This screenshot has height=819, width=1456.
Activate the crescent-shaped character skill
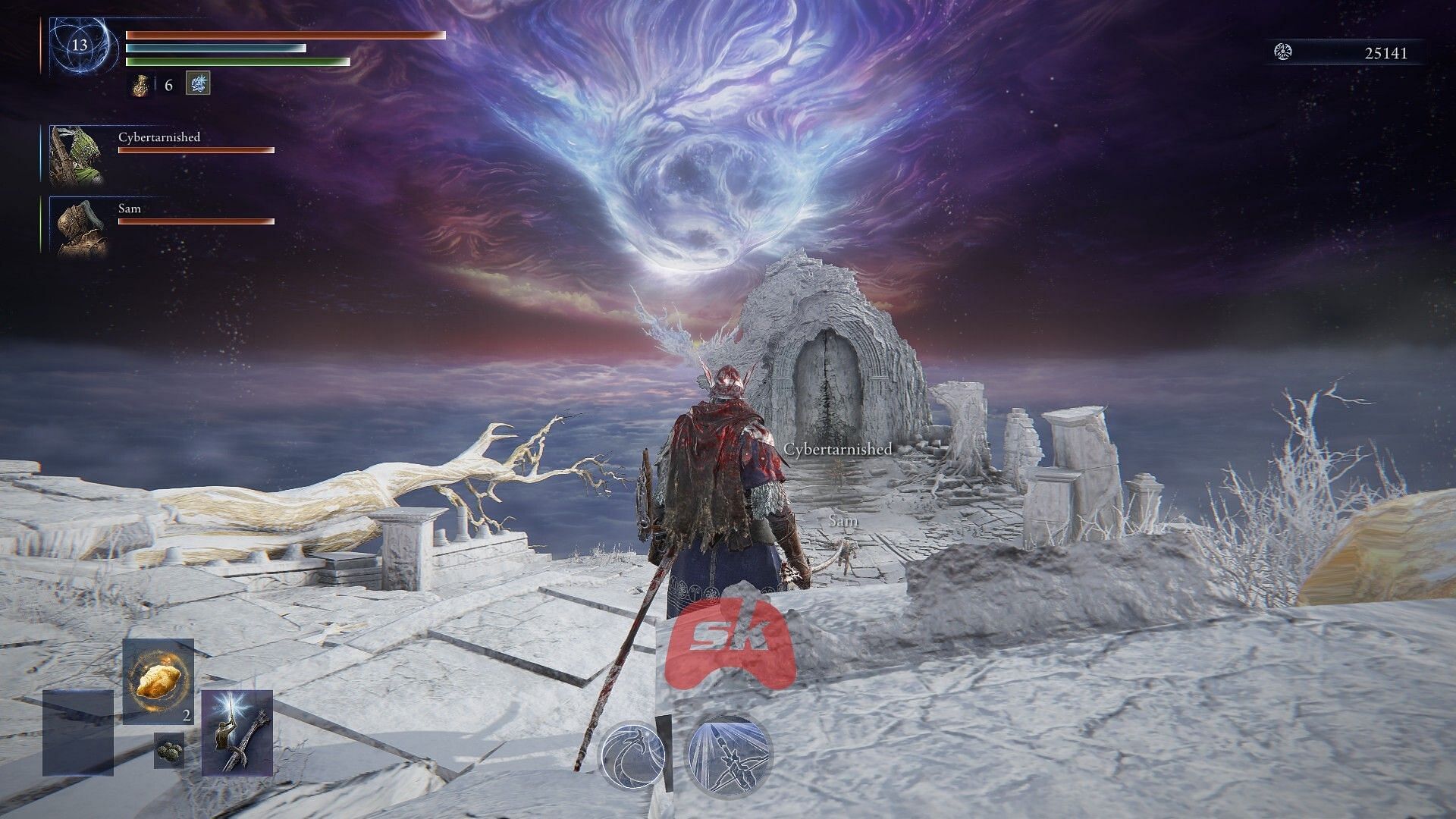633,755
